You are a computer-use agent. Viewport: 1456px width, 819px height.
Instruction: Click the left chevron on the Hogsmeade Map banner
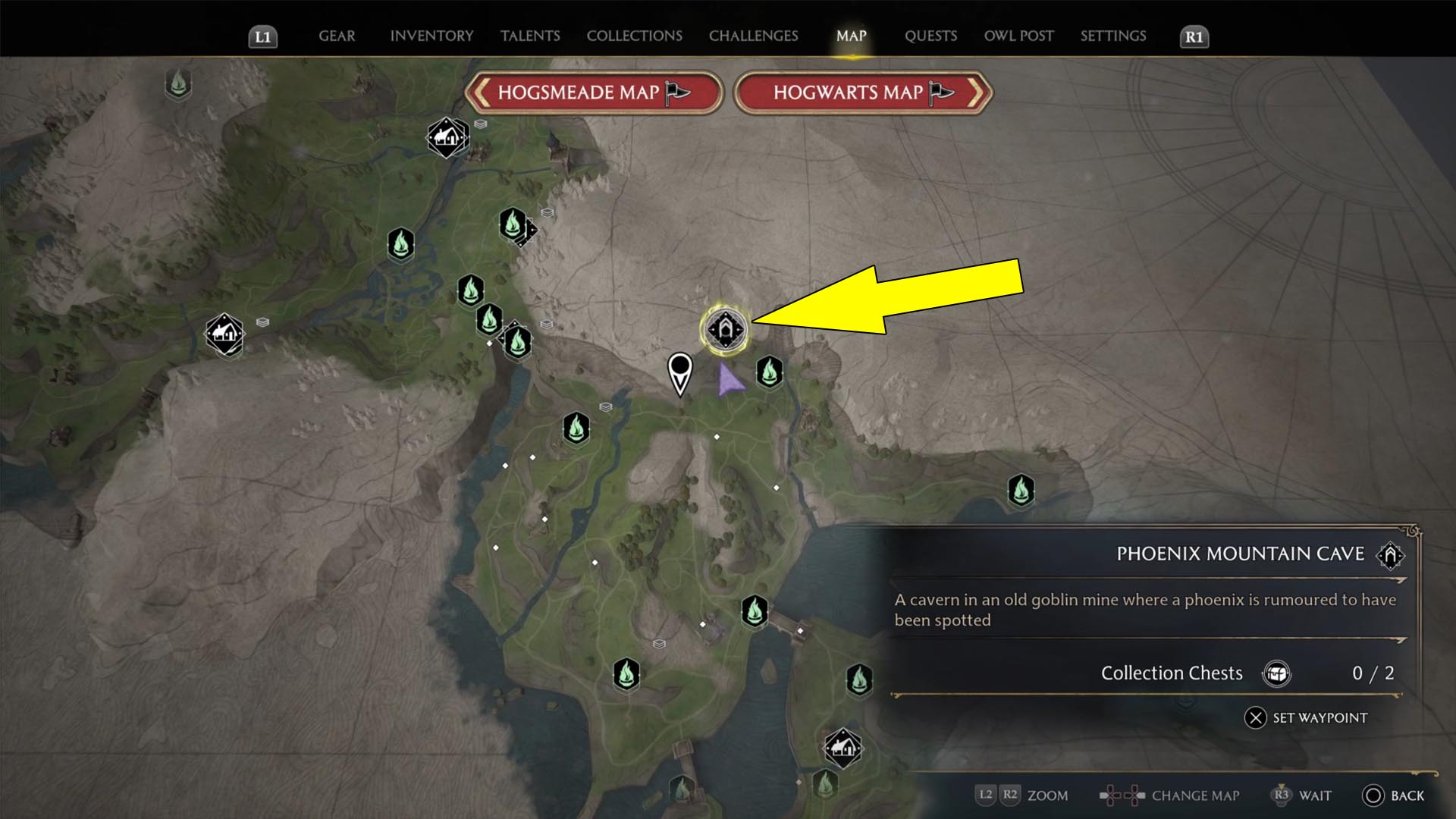pyautogui.click(x=481, y=93)
